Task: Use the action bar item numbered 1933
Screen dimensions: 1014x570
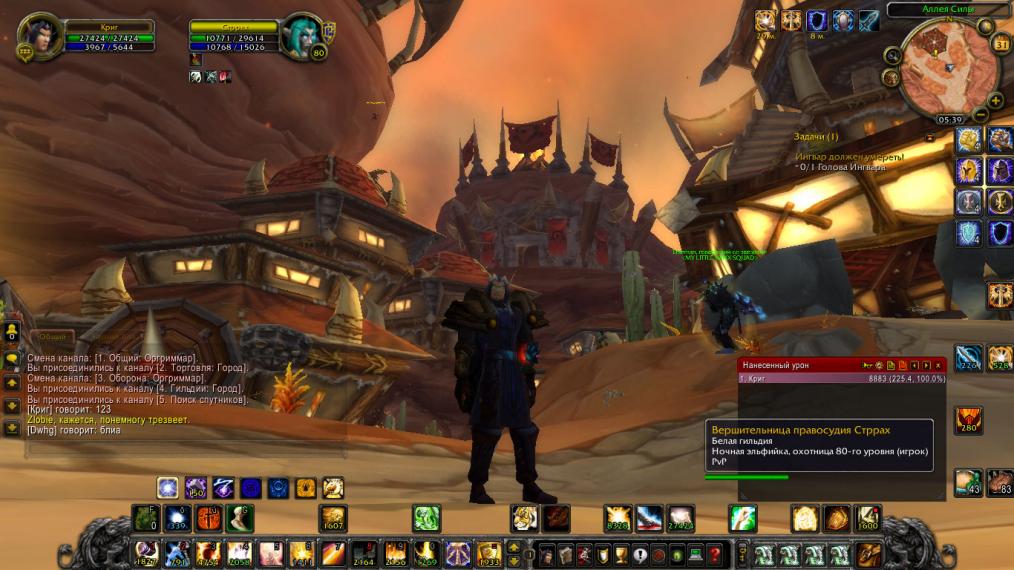Action: tap(488, 553)
